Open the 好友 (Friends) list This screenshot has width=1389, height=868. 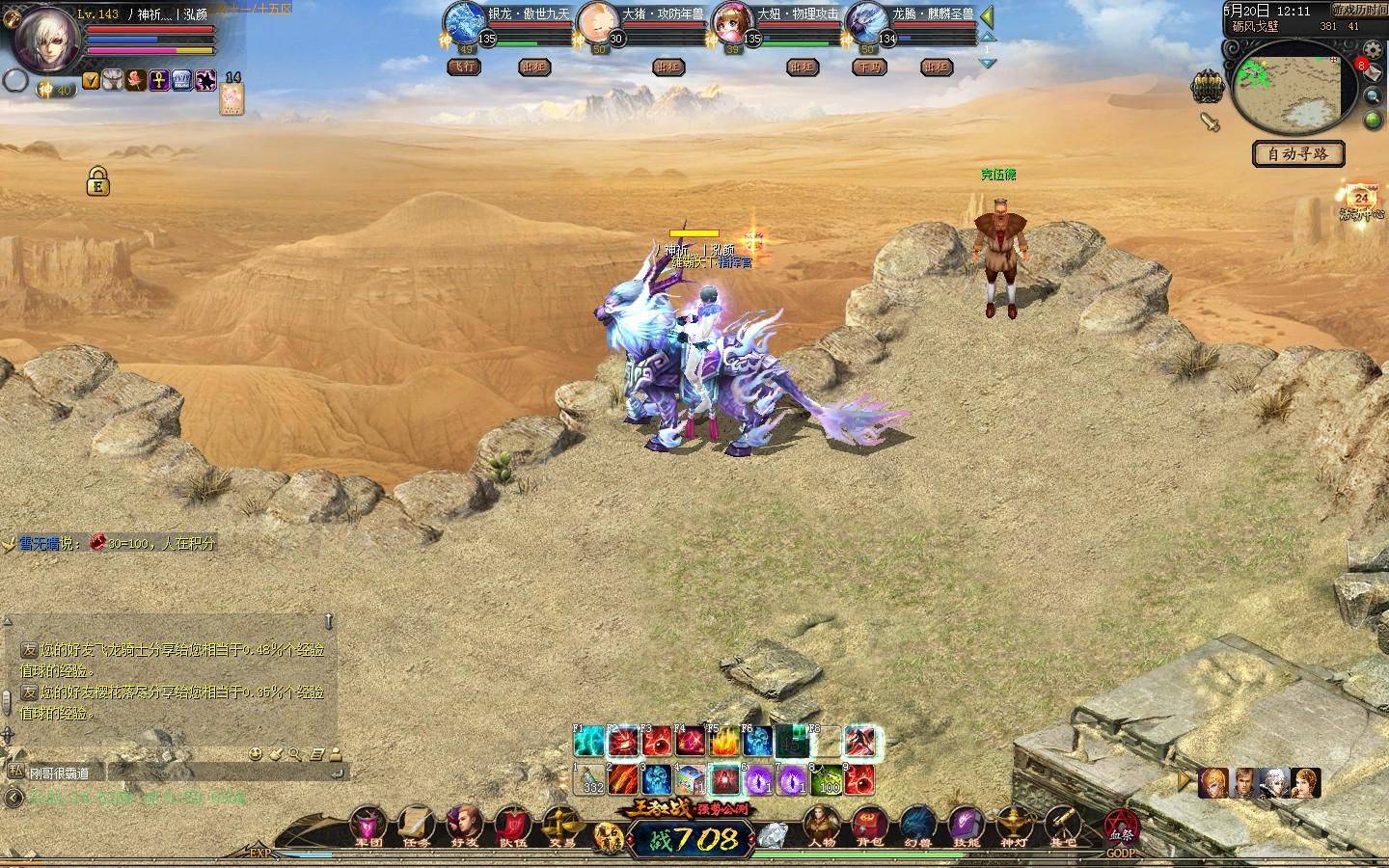(x=464, y=826)
